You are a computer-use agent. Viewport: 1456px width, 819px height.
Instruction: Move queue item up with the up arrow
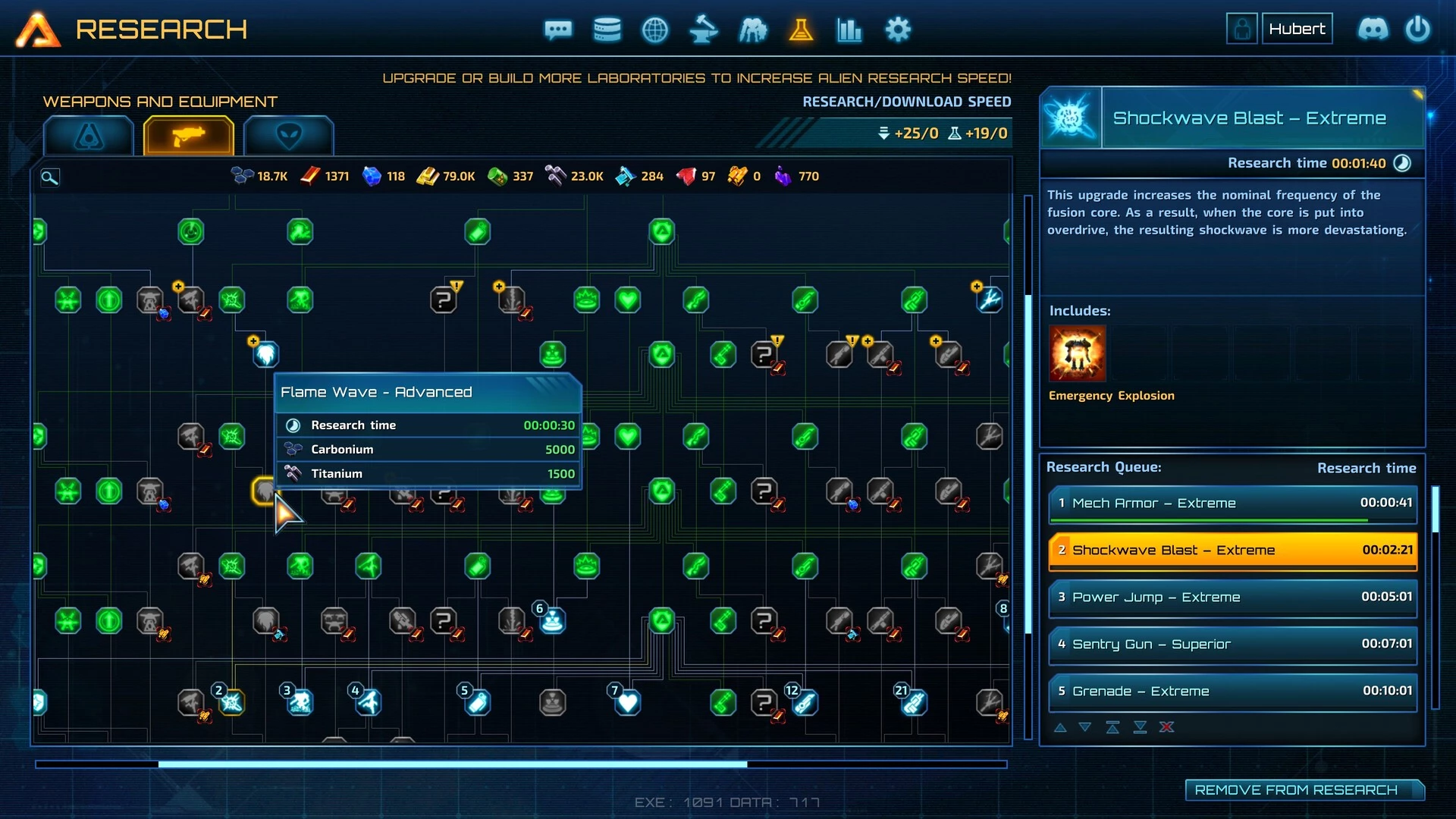pos(1060,727)
